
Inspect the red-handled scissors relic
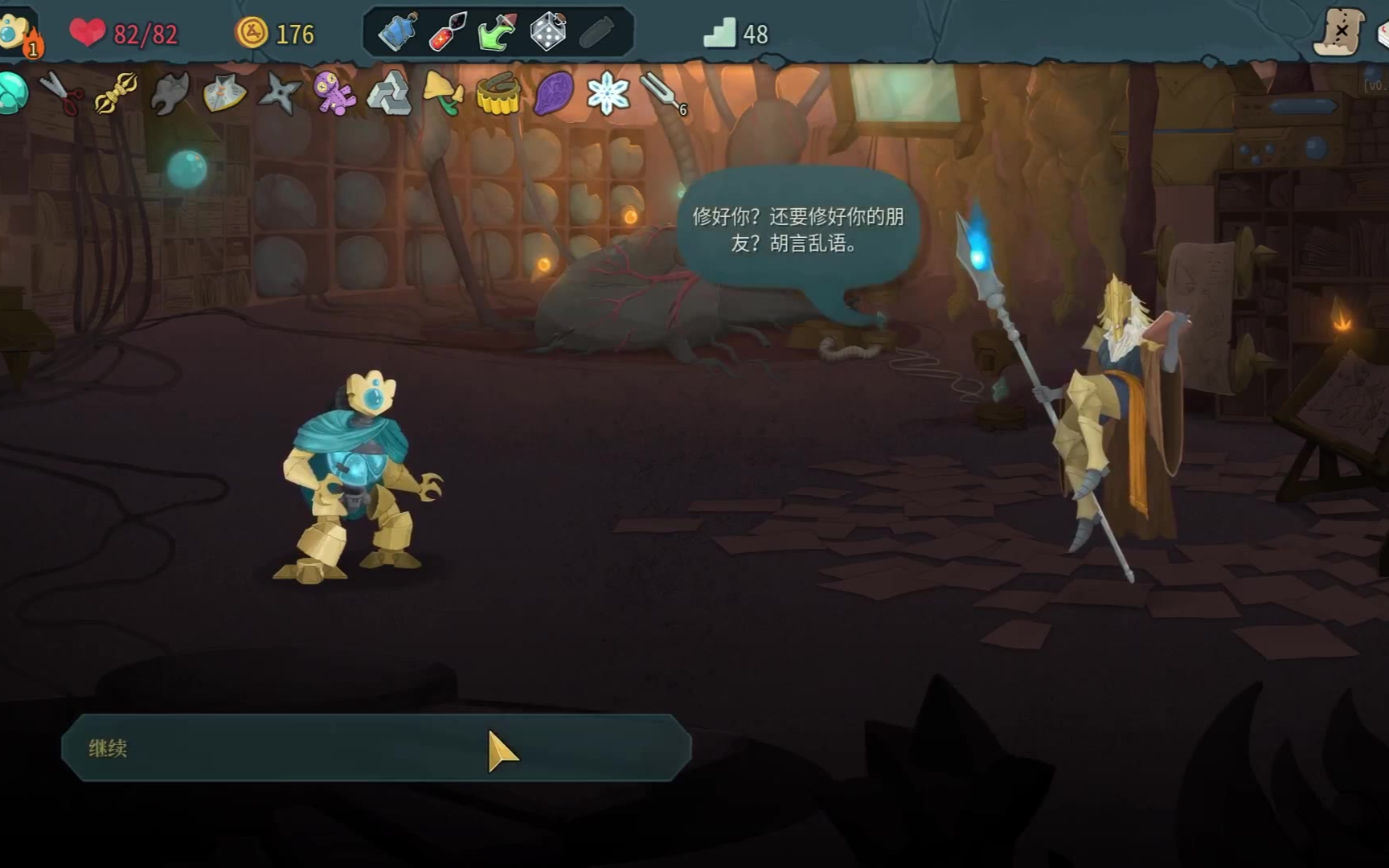[62, 92]
